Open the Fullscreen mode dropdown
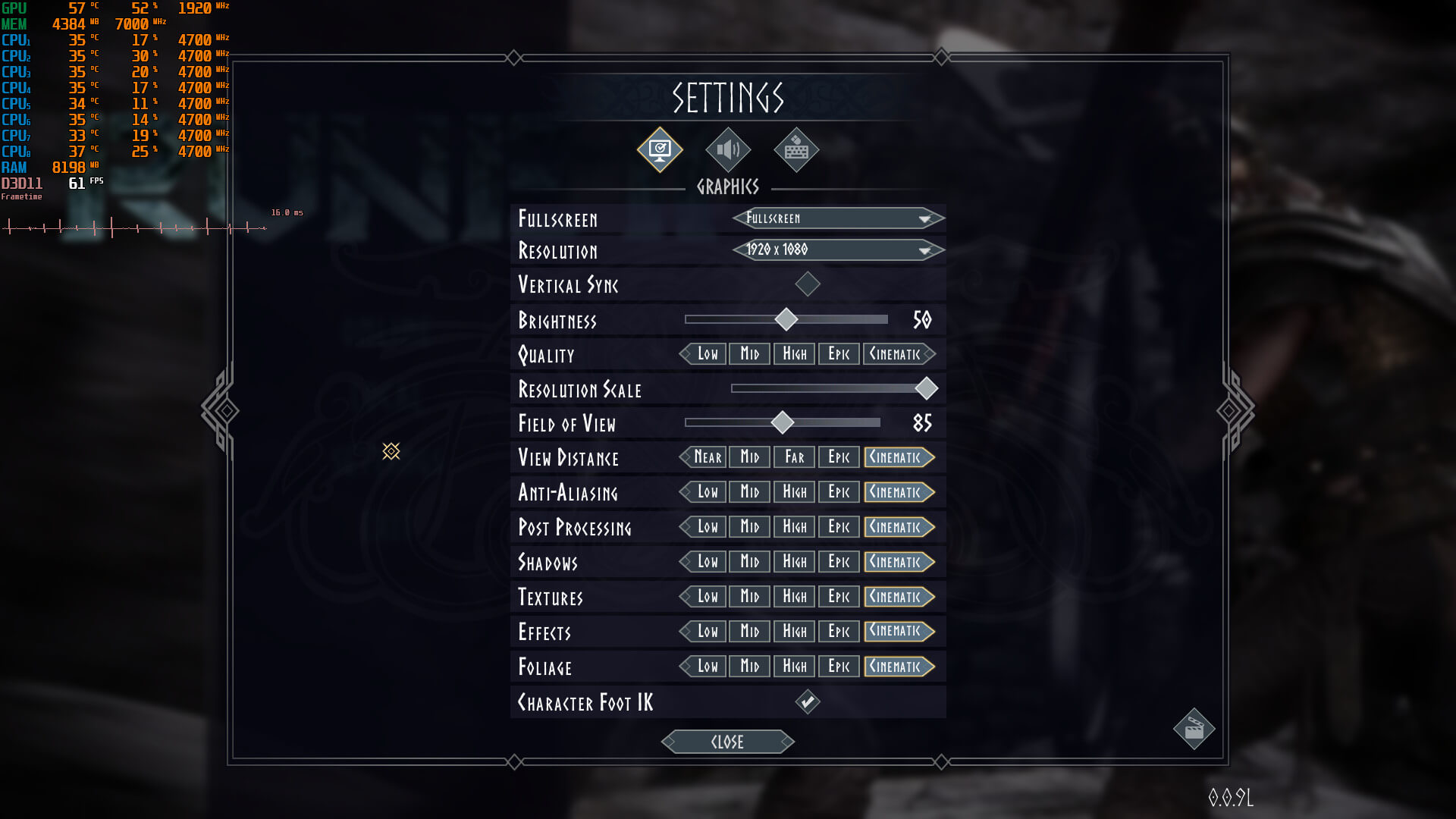Viewport: 1456px width, 819px height. point(838,218)
